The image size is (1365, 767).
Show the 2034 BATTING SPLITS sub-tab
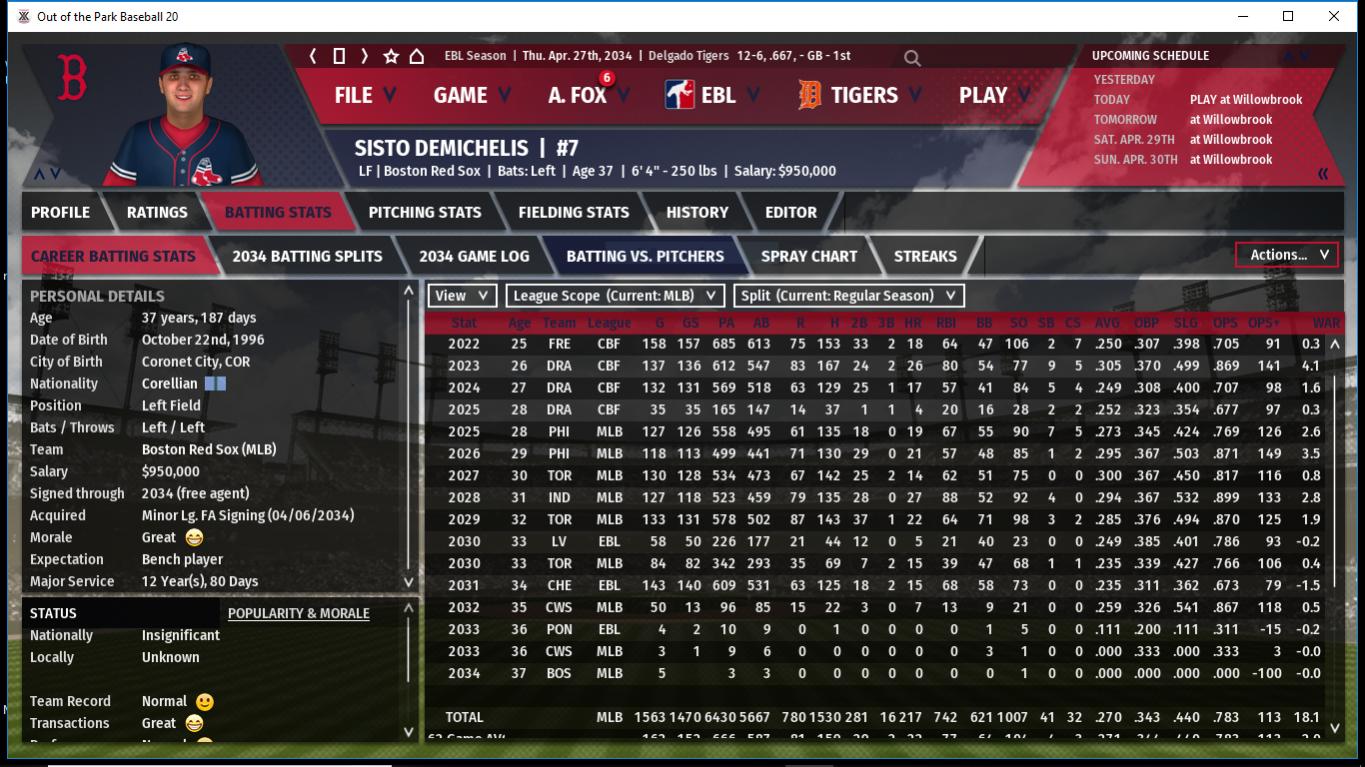click(x=307, y=256)
